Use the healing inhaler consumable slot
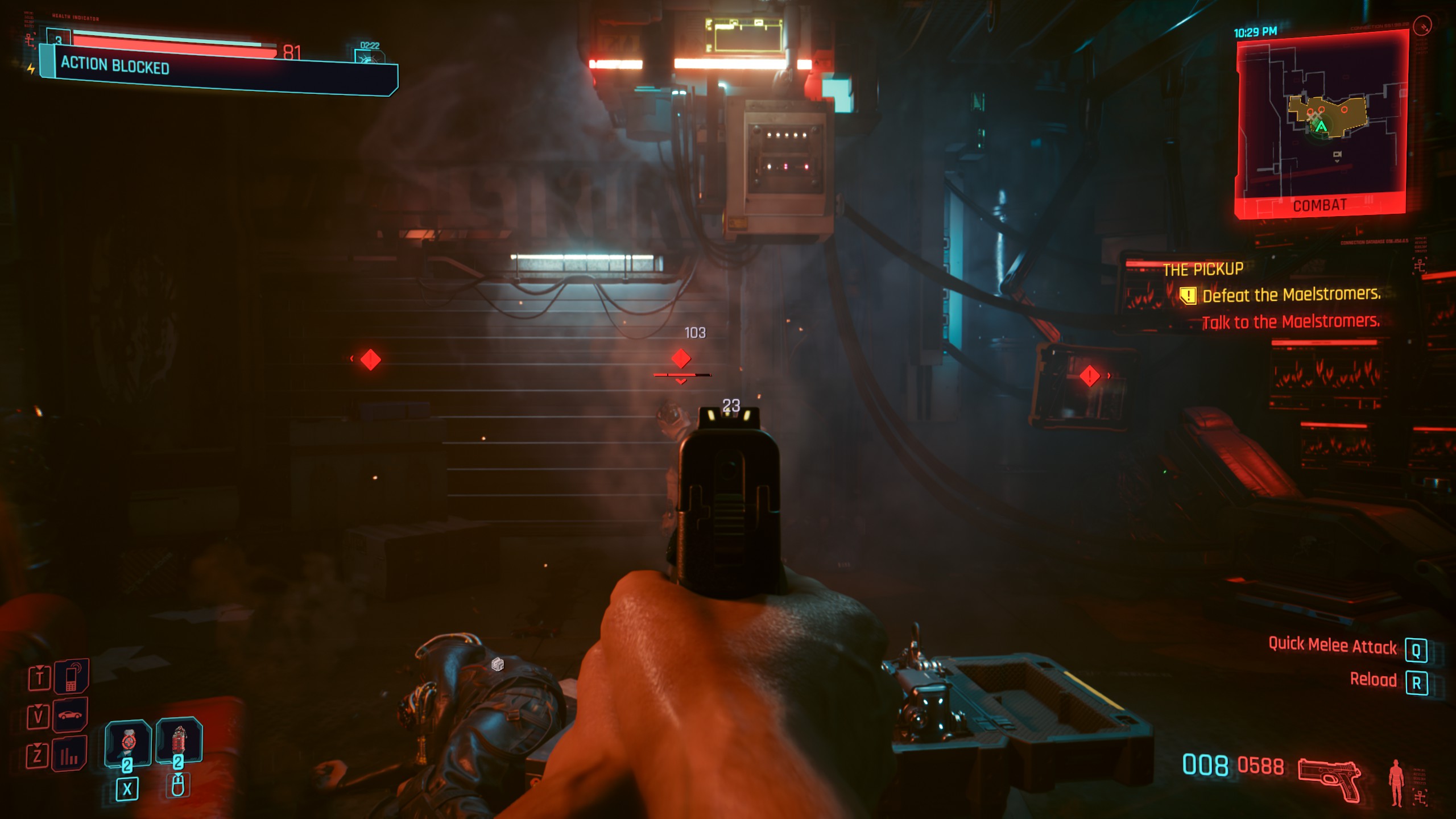Viewport: 1456px width, 819px height. [x=128, y=742]
